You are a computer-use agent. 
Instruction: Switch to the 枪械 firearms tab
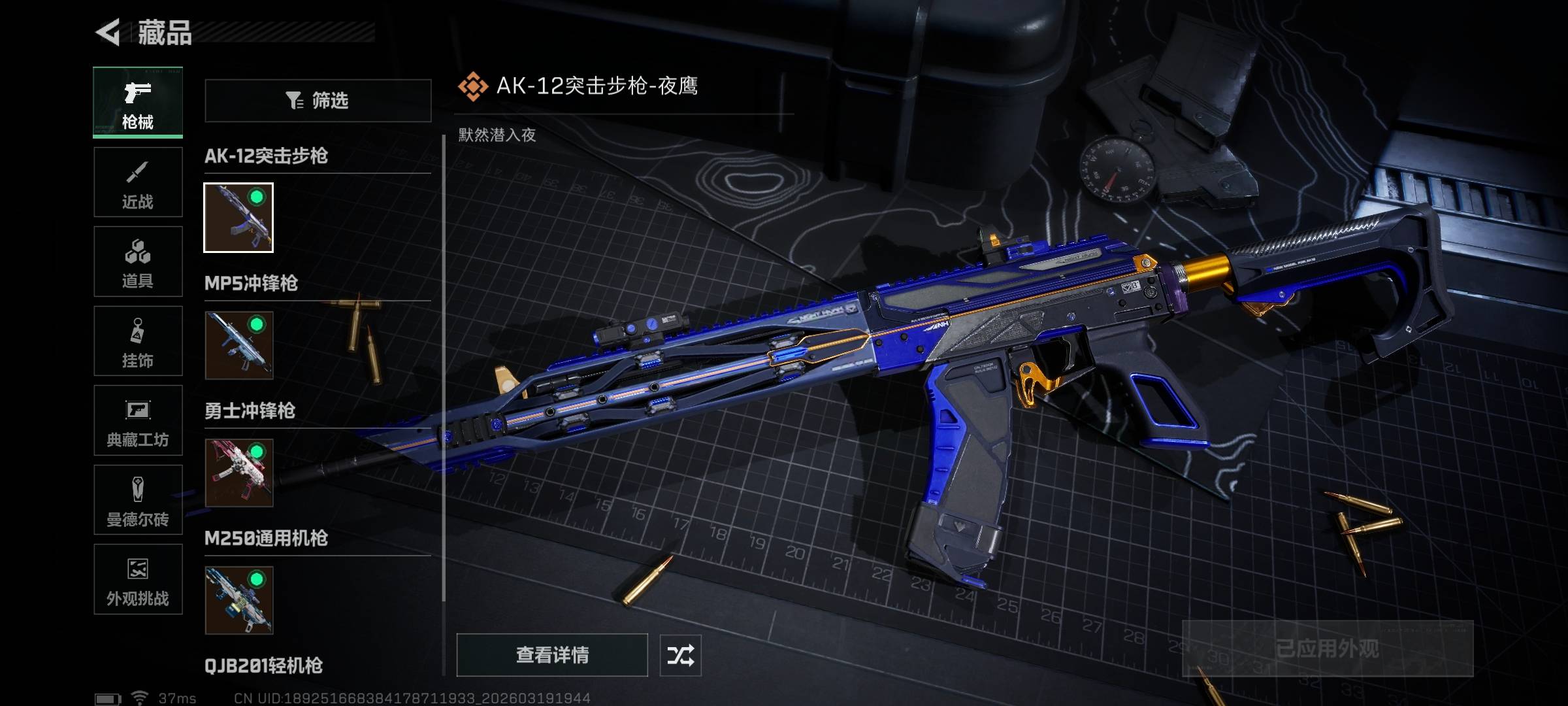pos(138,102)
